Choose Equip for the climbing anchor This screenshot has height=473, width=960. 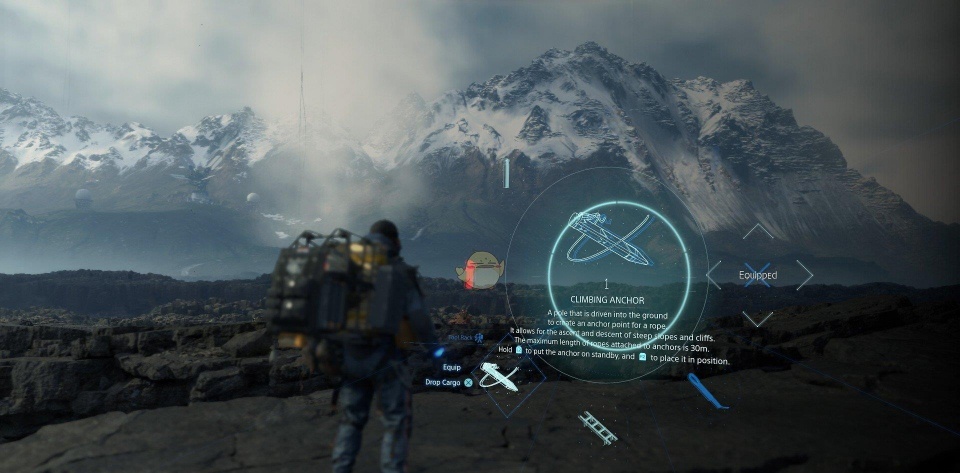[452, 366]
